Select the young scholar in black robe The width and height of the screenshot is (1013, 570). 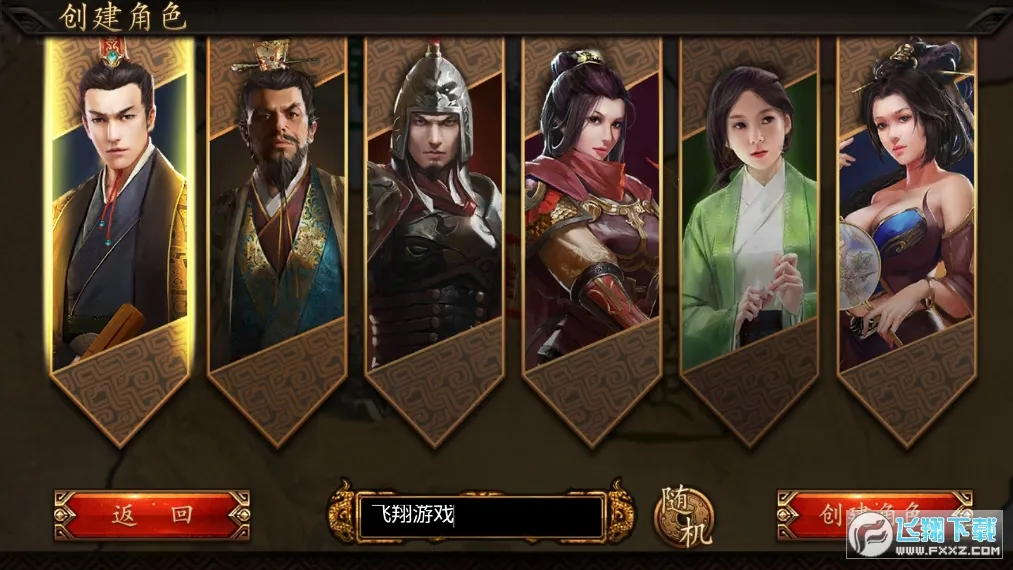(x=120, y=220)
